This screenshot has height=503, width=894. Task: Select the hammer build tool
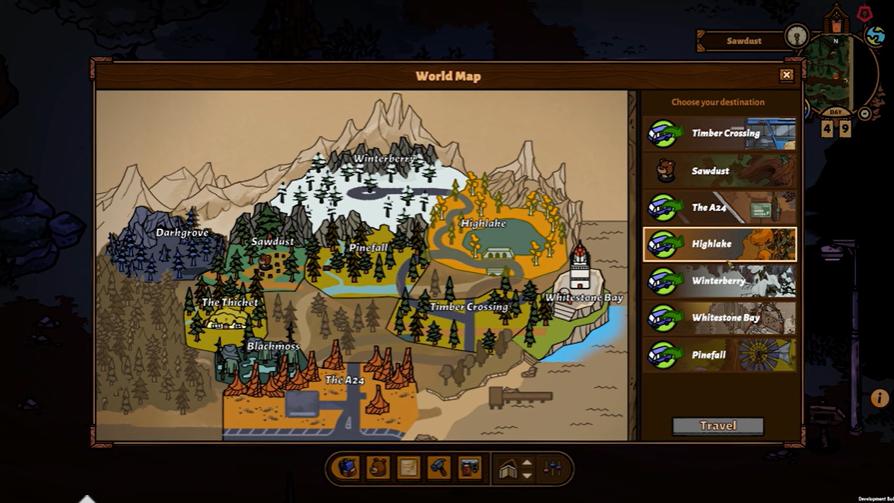(438, 467)
